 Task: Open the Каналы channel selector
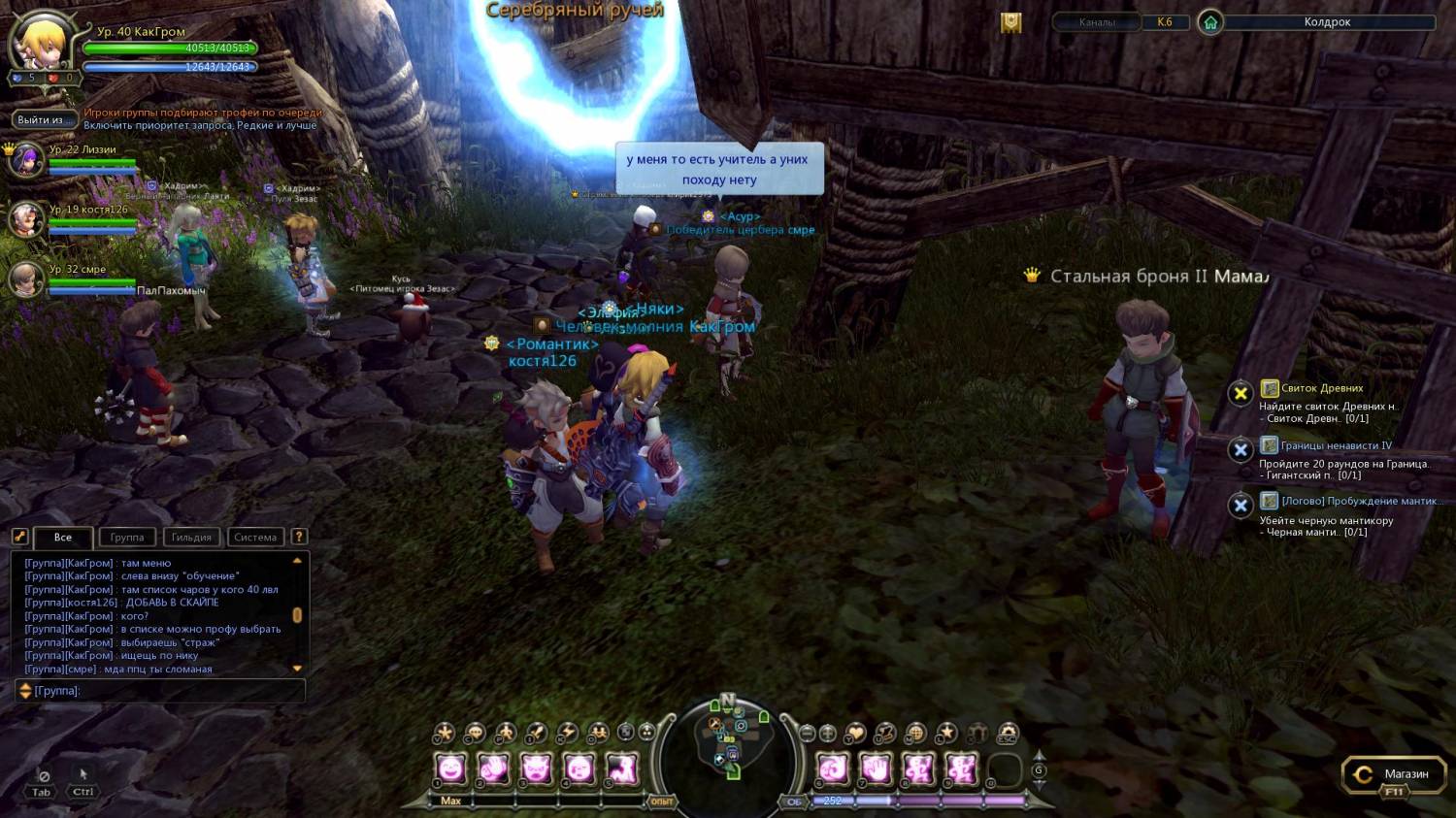(x=1097, y=22)
